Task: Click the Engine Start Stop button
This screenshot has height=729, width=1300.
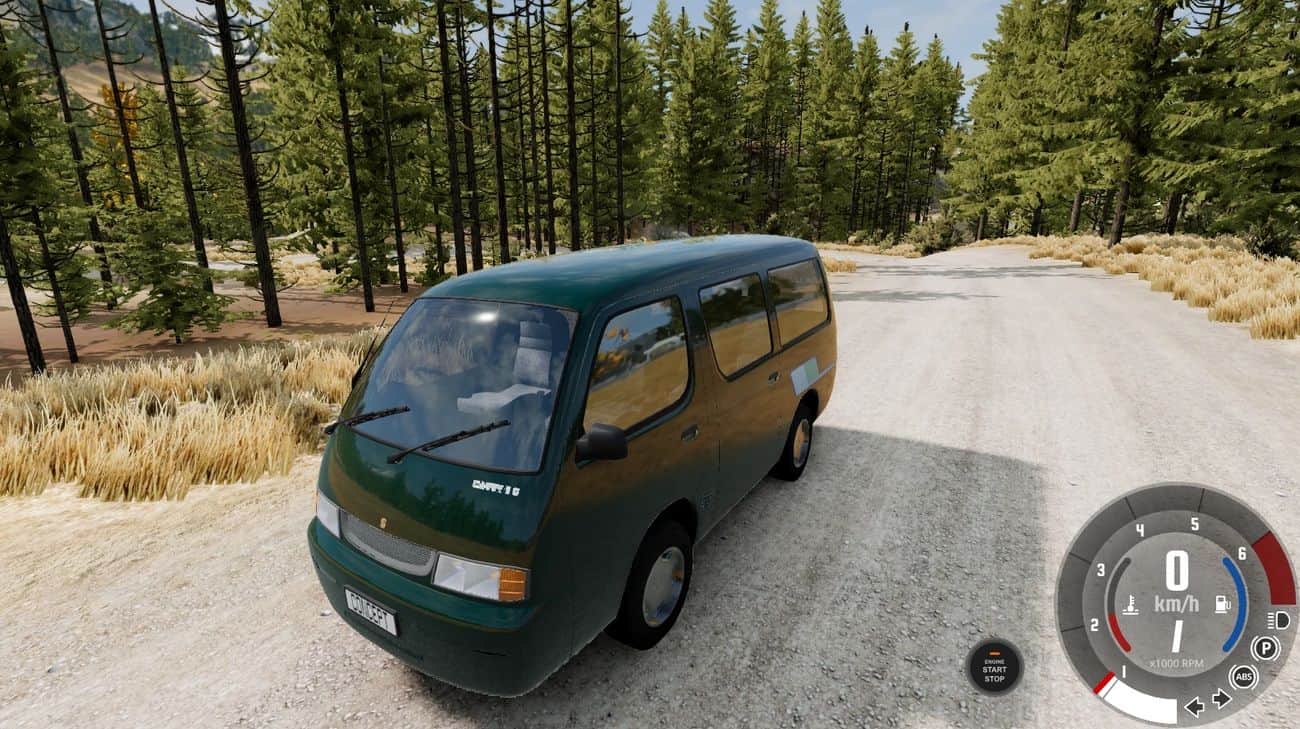Action: click(994, 667)
